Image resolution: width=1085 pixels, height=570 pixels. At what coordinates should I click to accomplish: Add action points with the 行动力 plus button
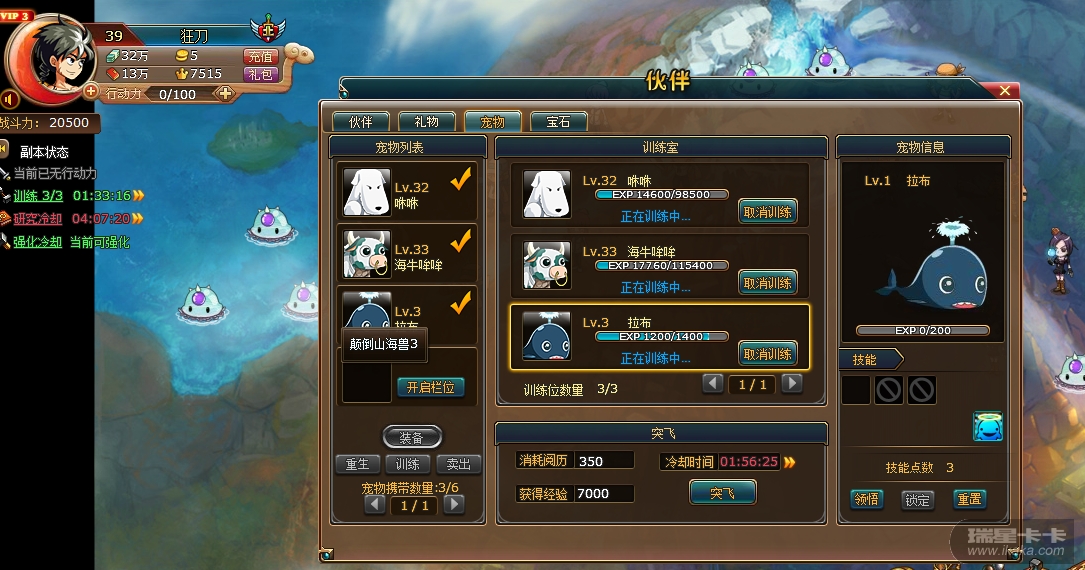click(225, 93)
